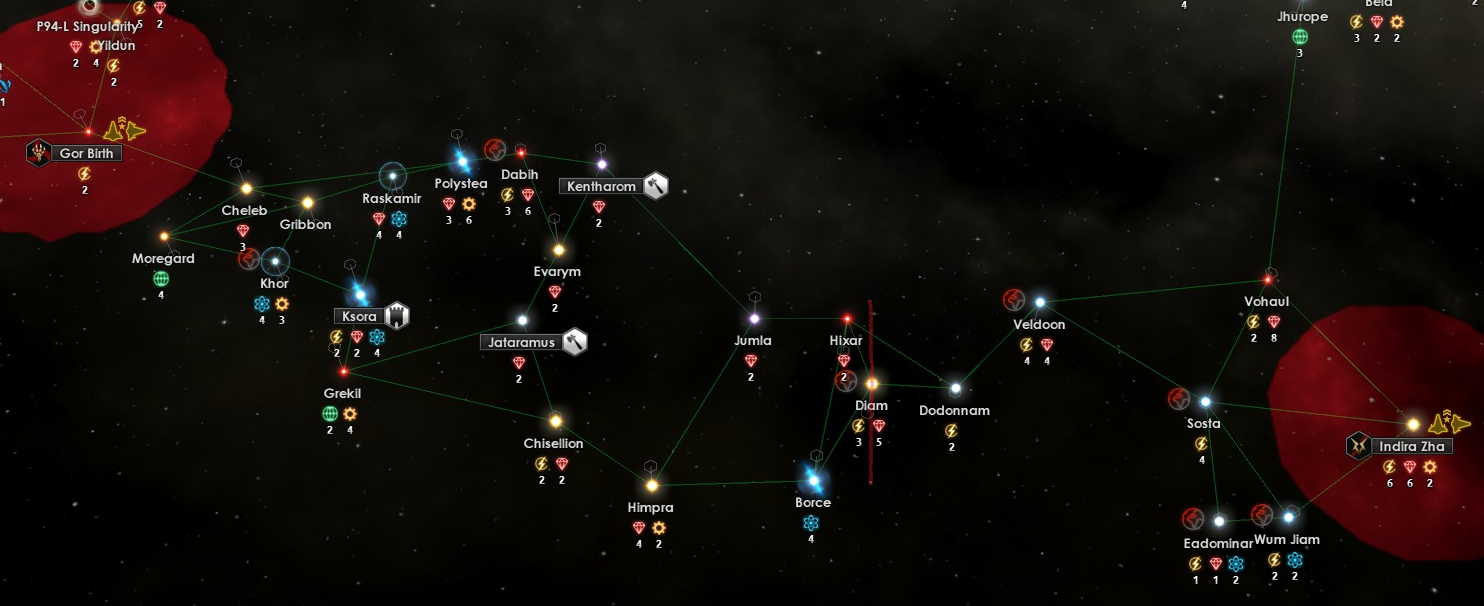
Task: Click the hammer icon beside Jataramus
Action: (x=574, y=342)
